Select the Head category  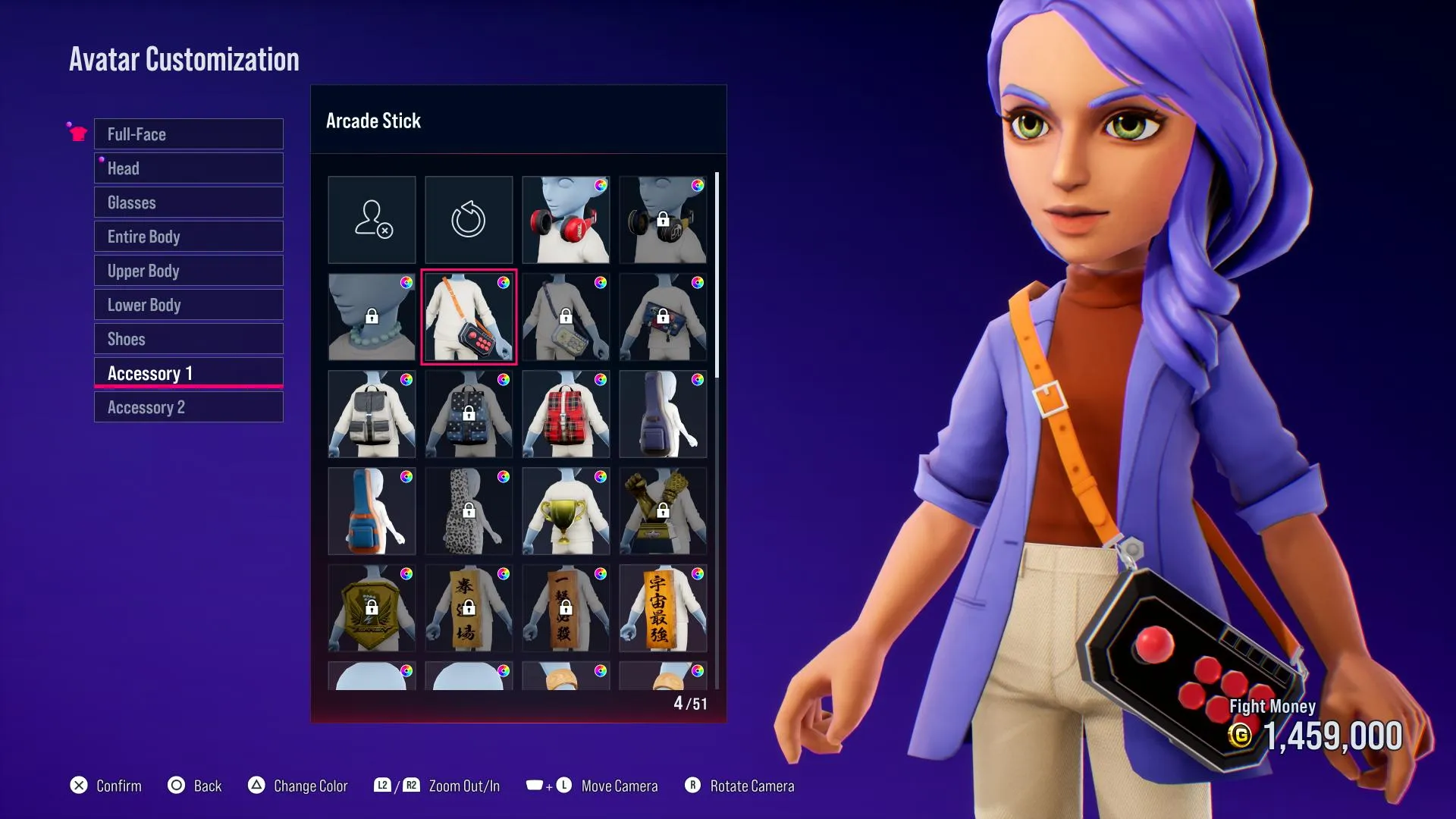[188, 168]
